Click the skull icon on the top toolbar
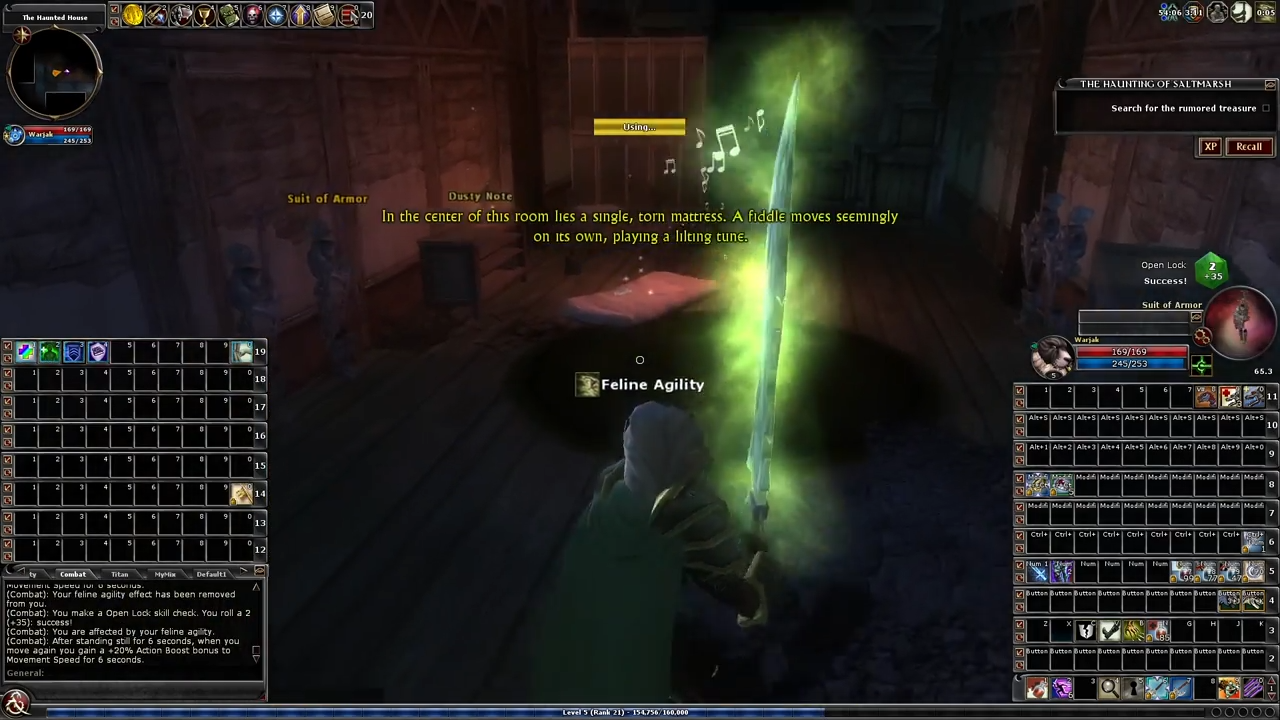The width and height of the screenshot is (1280, 720). tap(252, 14)
